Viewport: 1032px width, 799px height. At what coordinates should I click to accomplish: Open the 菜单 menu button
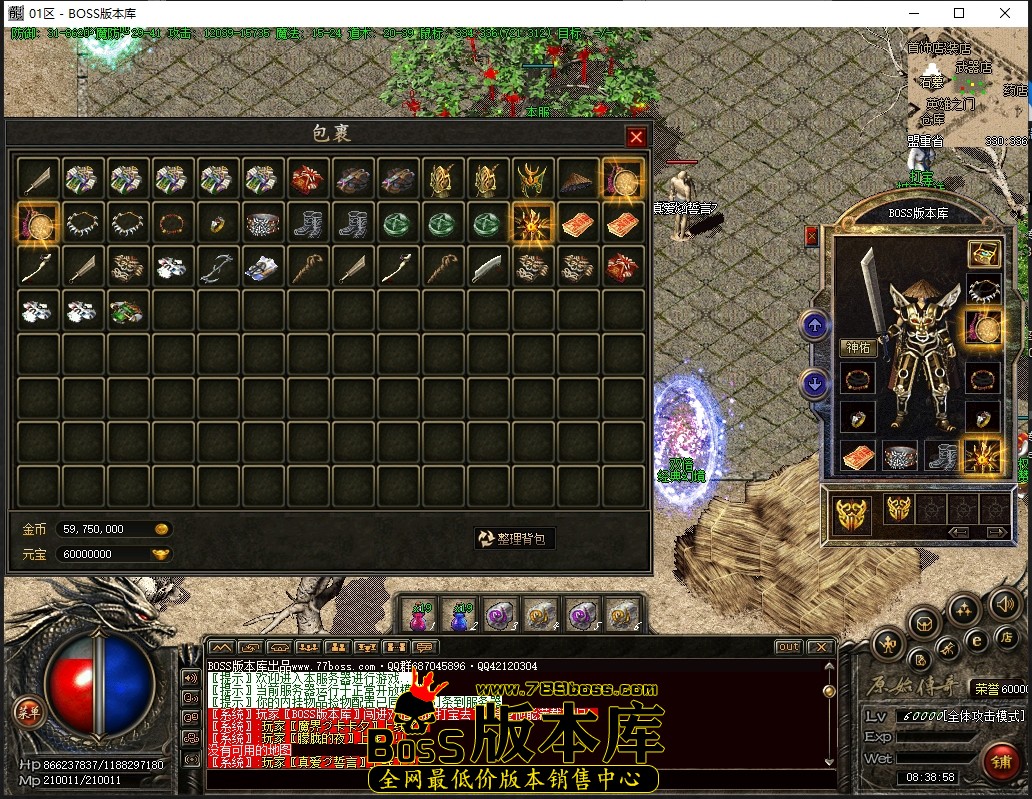28,712
